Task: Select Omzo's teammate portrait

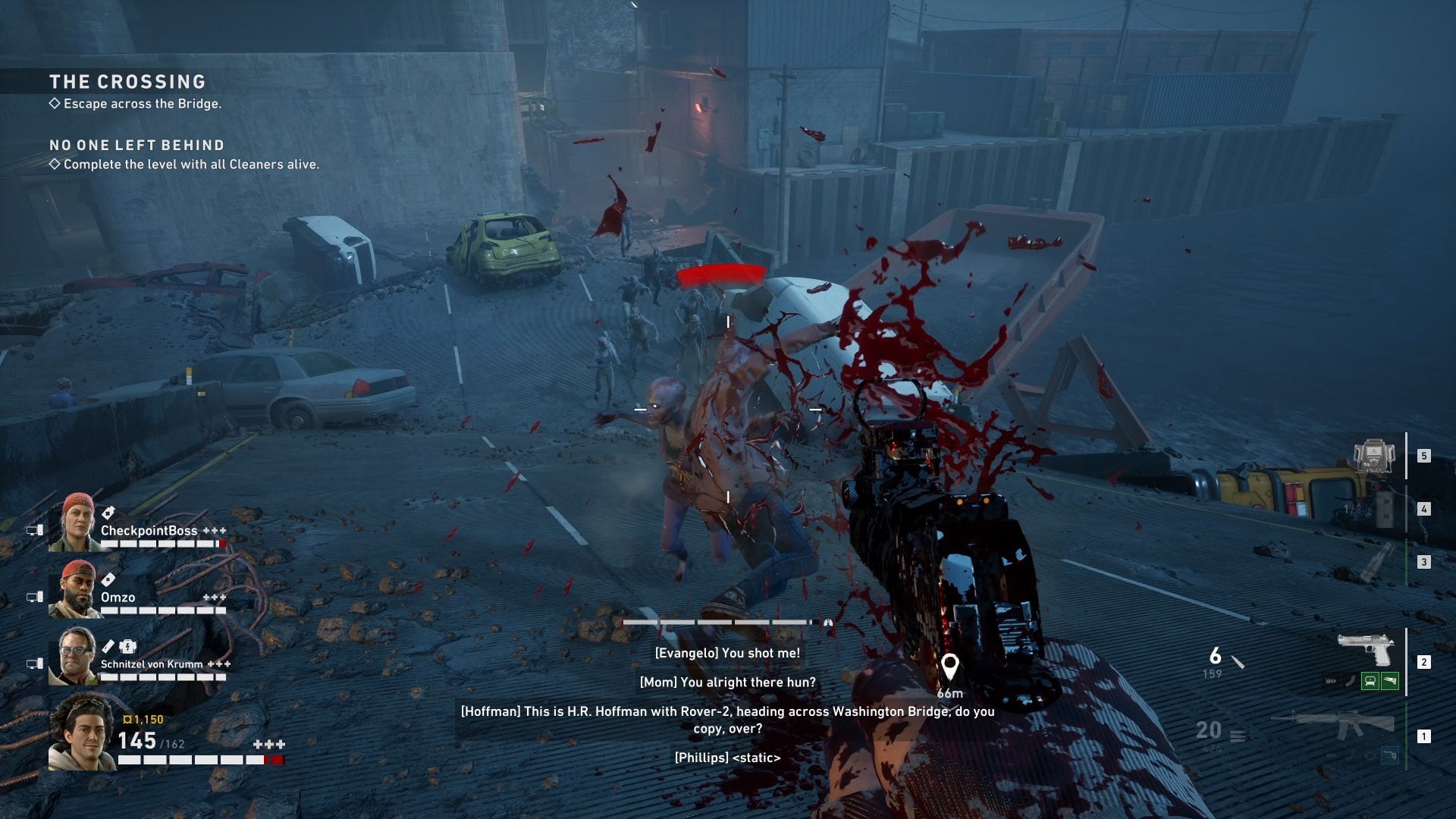Action: coord(74,589)
